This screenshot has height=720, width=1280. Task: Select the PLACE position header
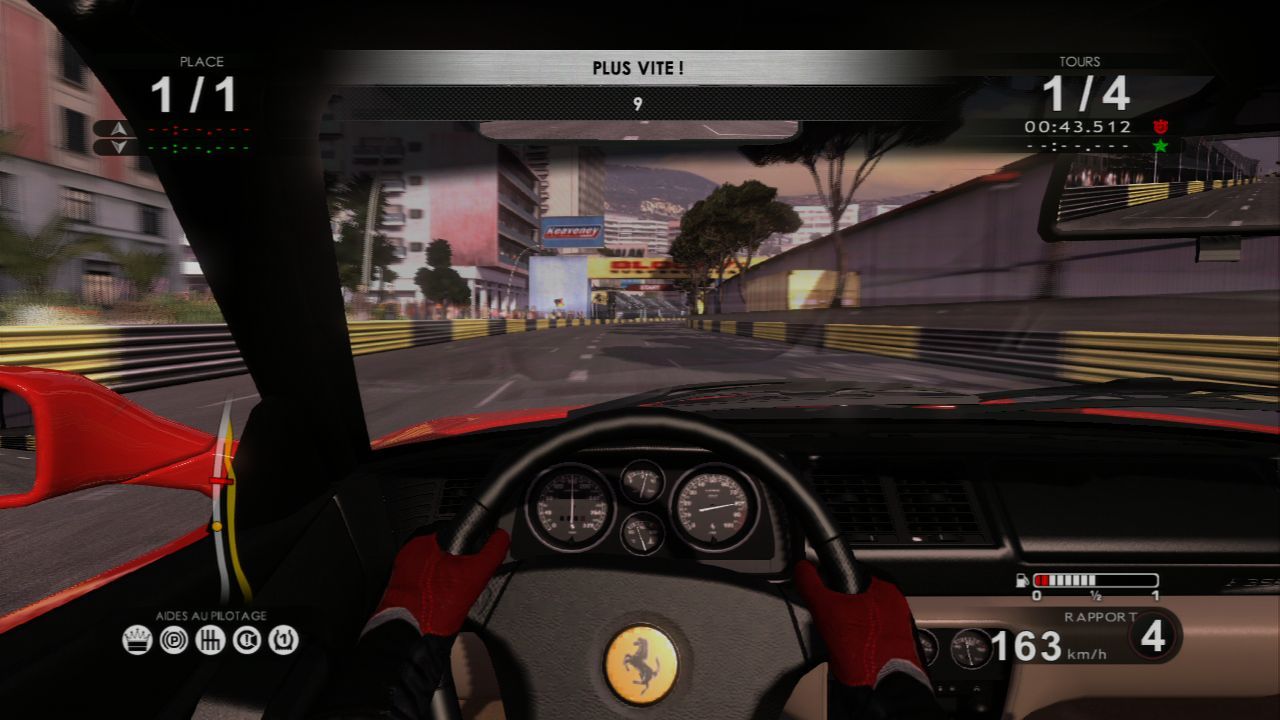pos(200,61)
